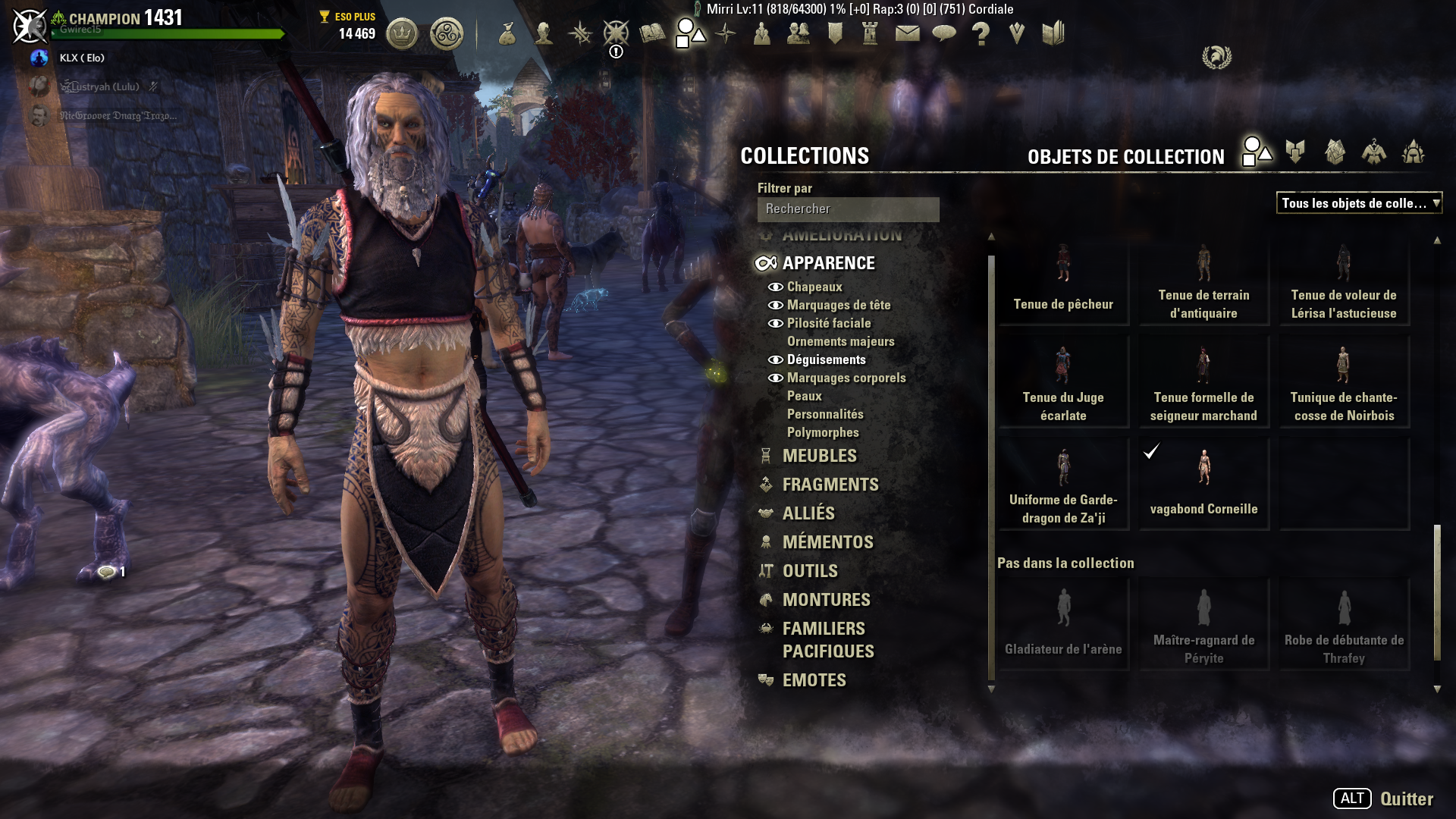
Task: Open the help question mark menu
Action: [981, 33]
